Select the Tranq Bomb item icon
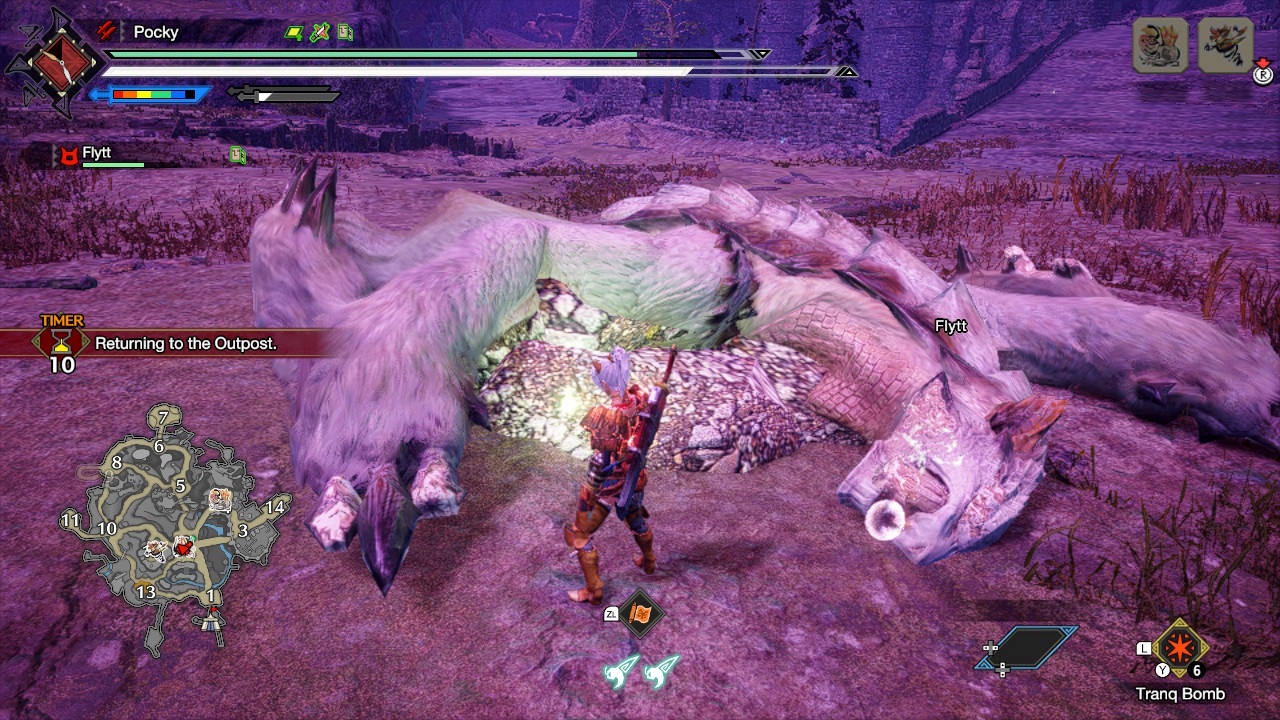The height and width of the screenshot is (720, 1280). (1180, 648)
